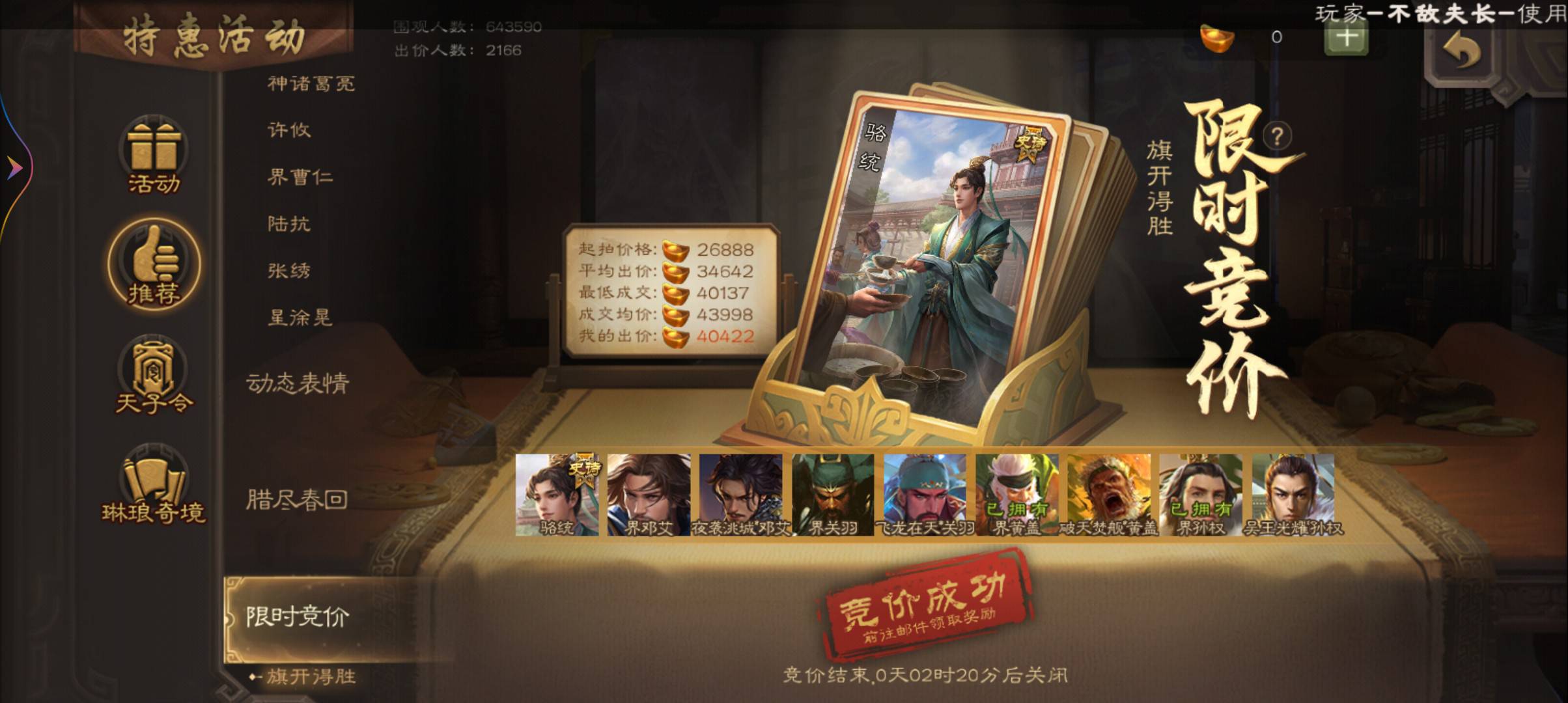This screenshot has height=703, width=1568.
Task: Select the 骆统 portrait thumbnail
Action: [557, 495]
